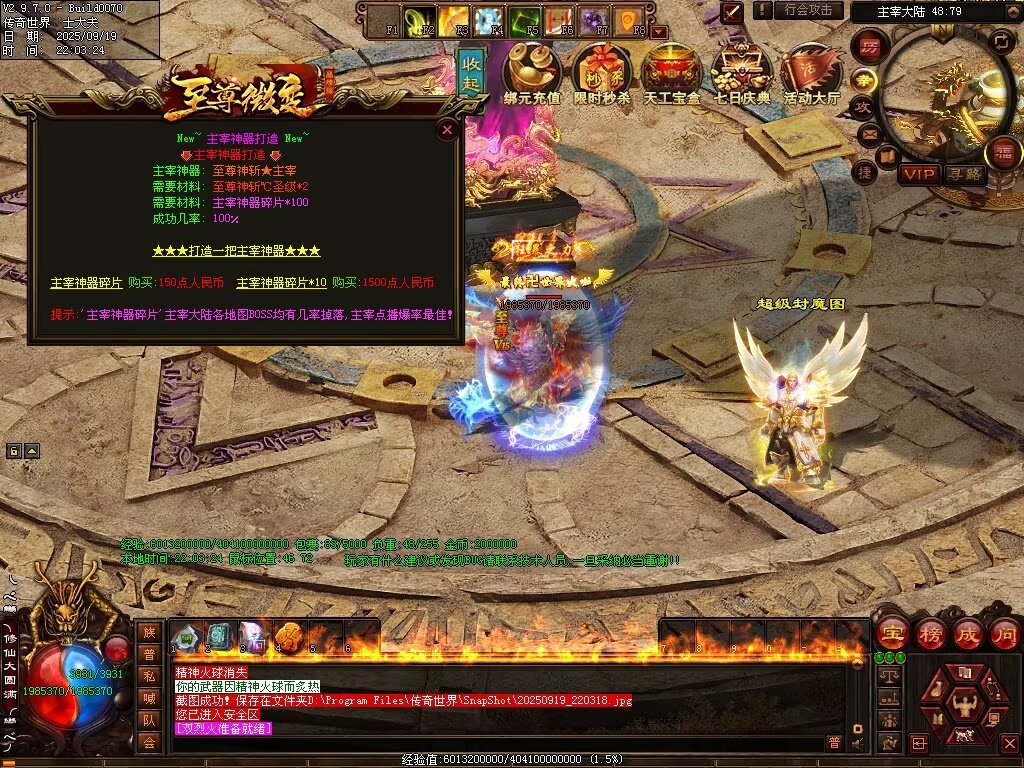This screenshot has width=1024, height=768.
Task: Activate 寻路 pathfinding button
Action: pyautogui.click(x=965, y=174)
